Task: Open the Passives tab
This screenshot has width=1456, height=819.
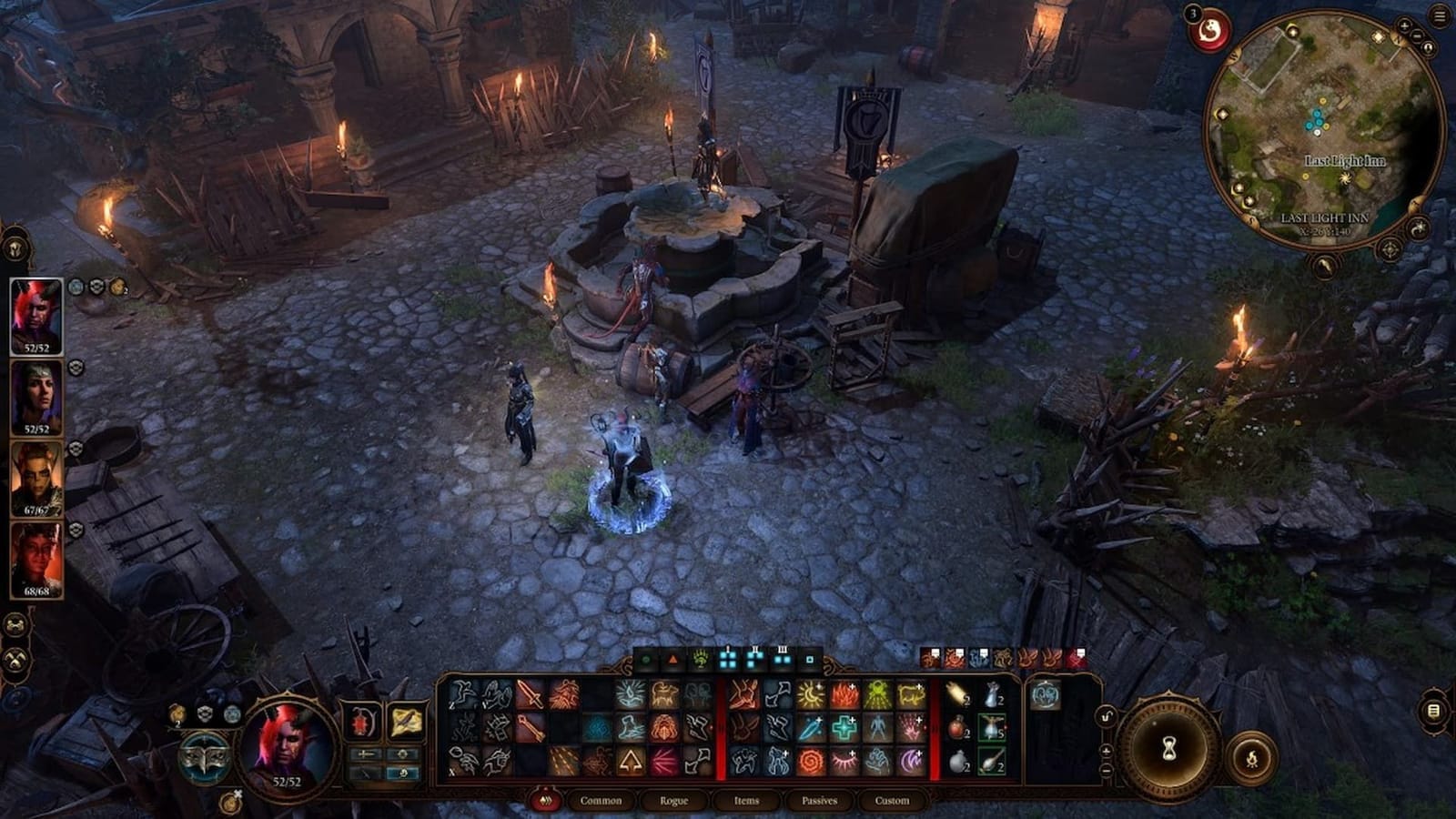Action: (x=818, y=801)
